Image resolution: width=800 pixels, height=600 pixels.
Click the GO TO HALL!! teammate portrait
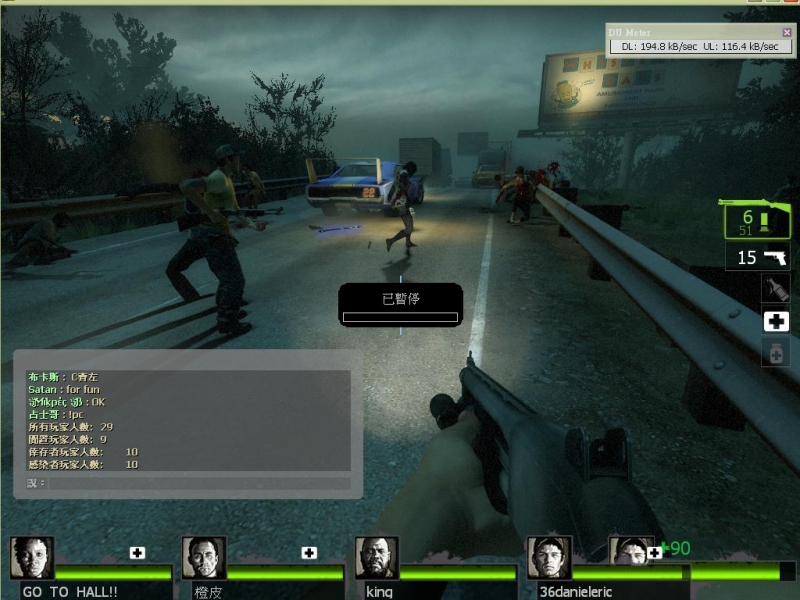[x=32, y=557]
